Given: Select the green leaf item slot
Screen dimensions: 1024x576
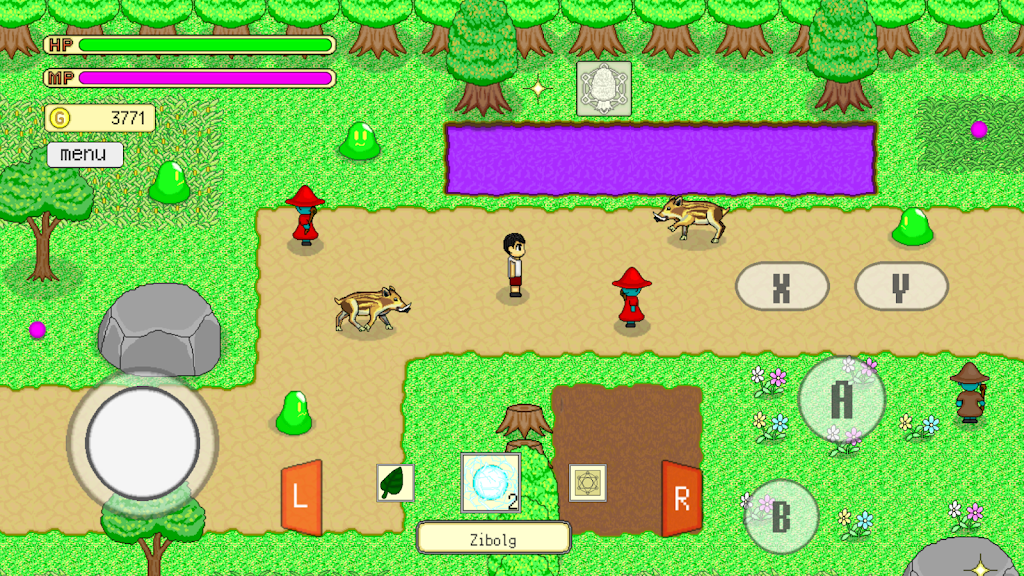Looking at the screenshot, I should coord(395,483).
